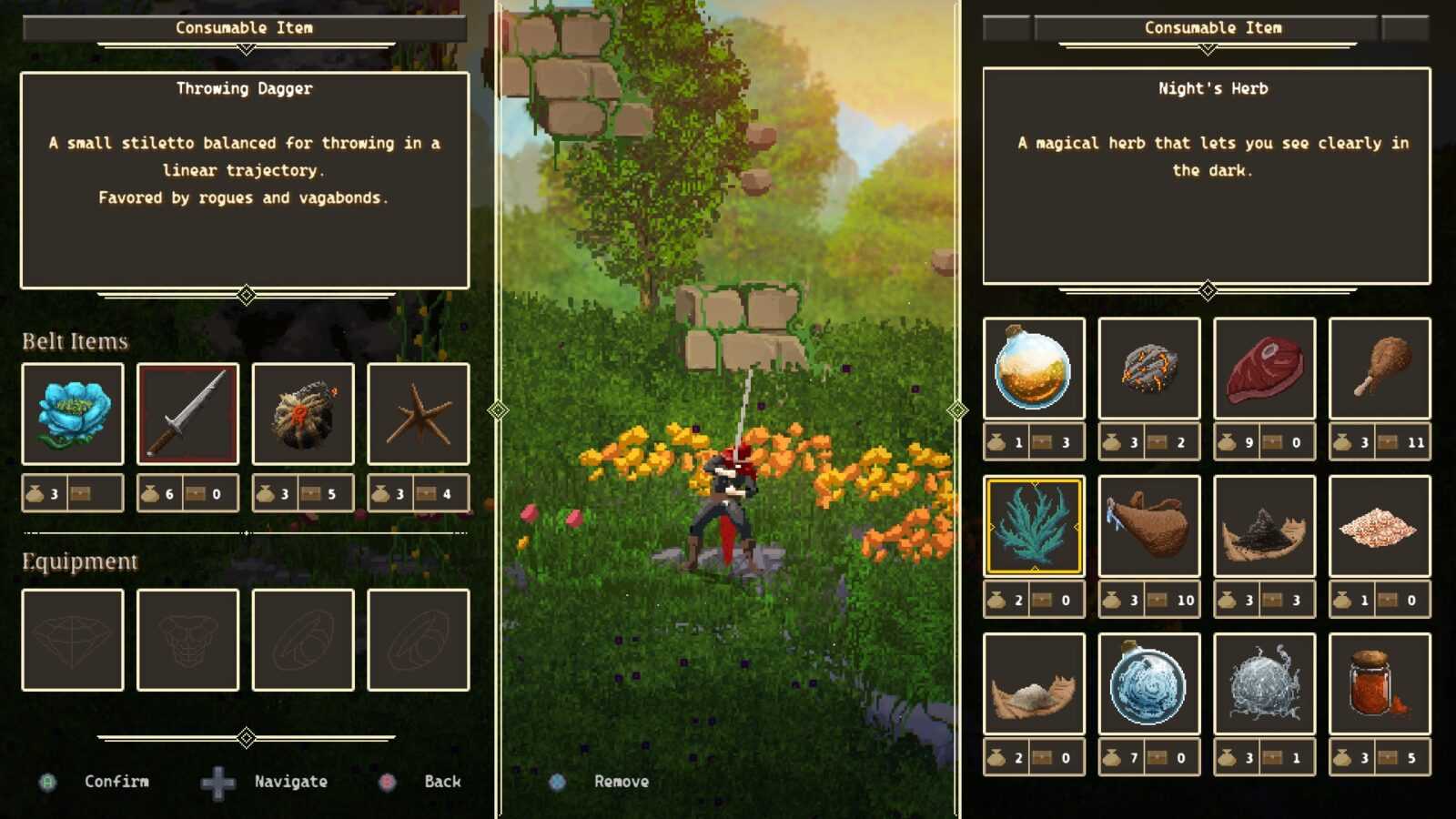Pick the golden potion flask
The width and height of the screenshot is (1456, 819).
pyautogui.click(x=1034, y=369)
